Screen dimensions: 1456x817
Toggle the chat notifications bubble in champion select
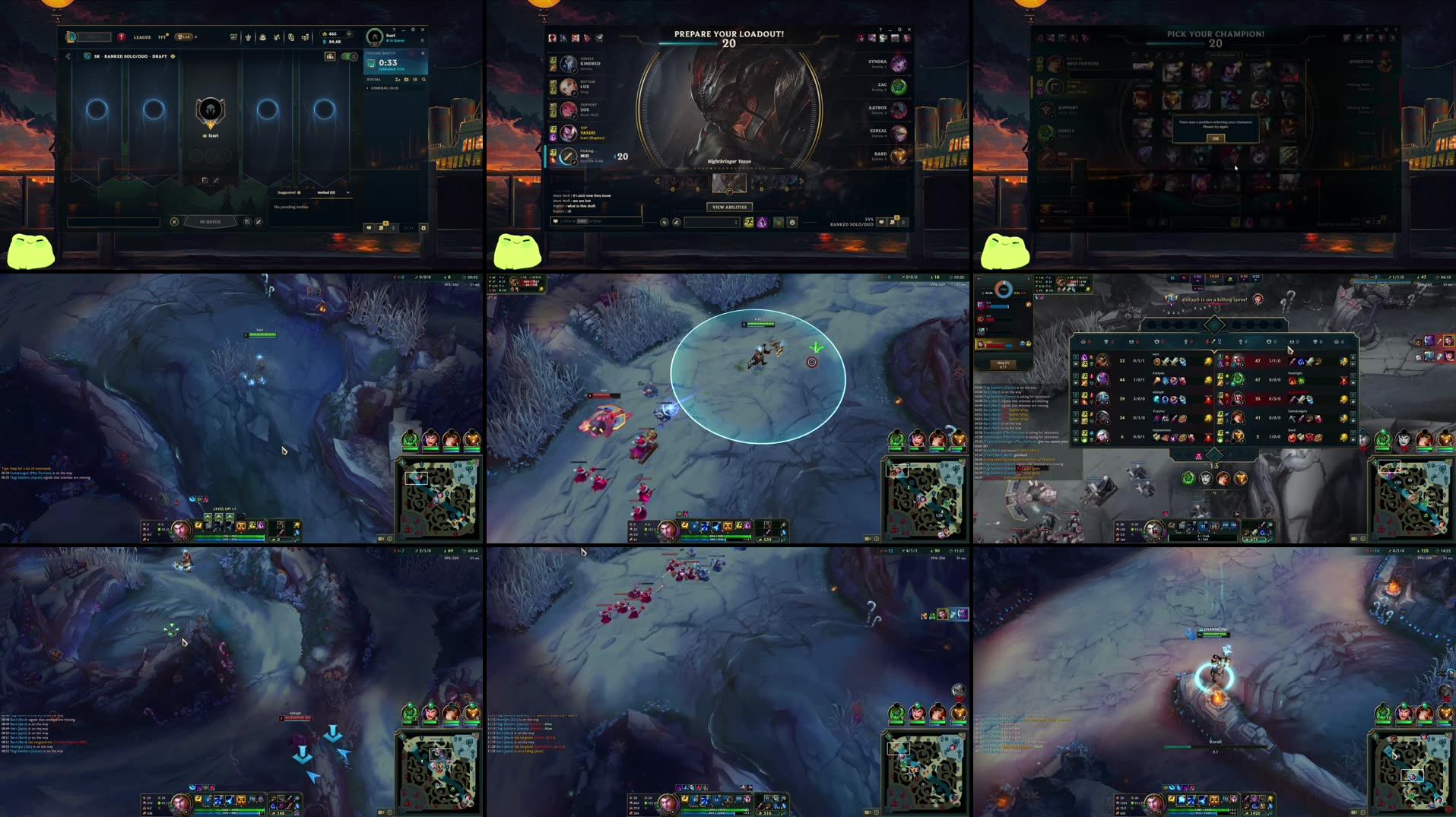click(880, 222)
